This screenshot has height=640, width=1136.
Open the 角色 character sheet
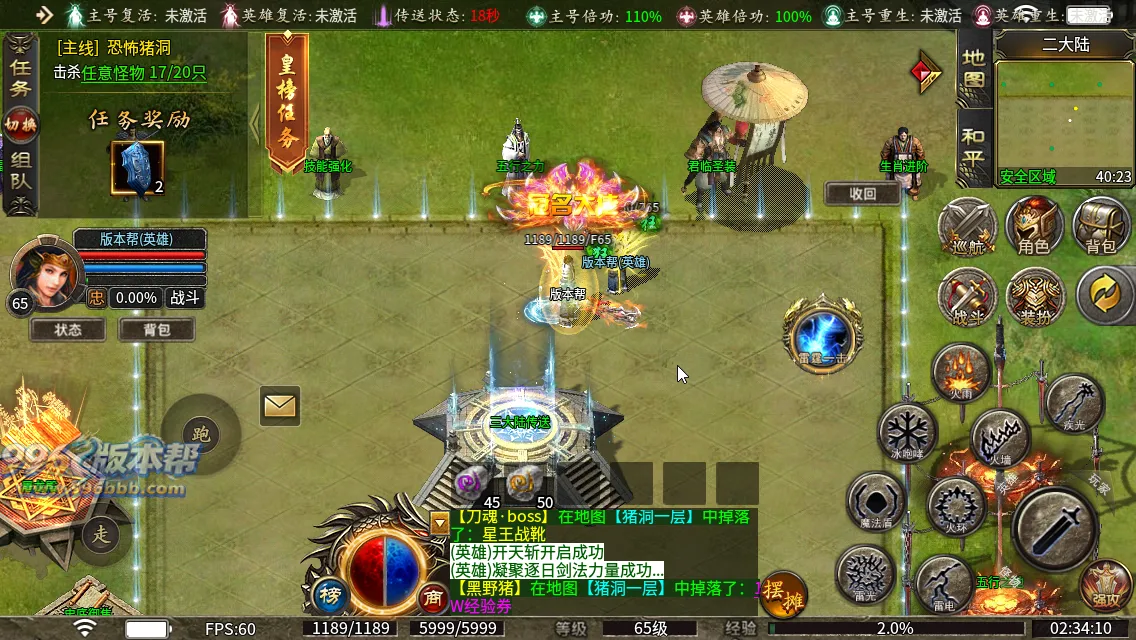[1034, 226]
